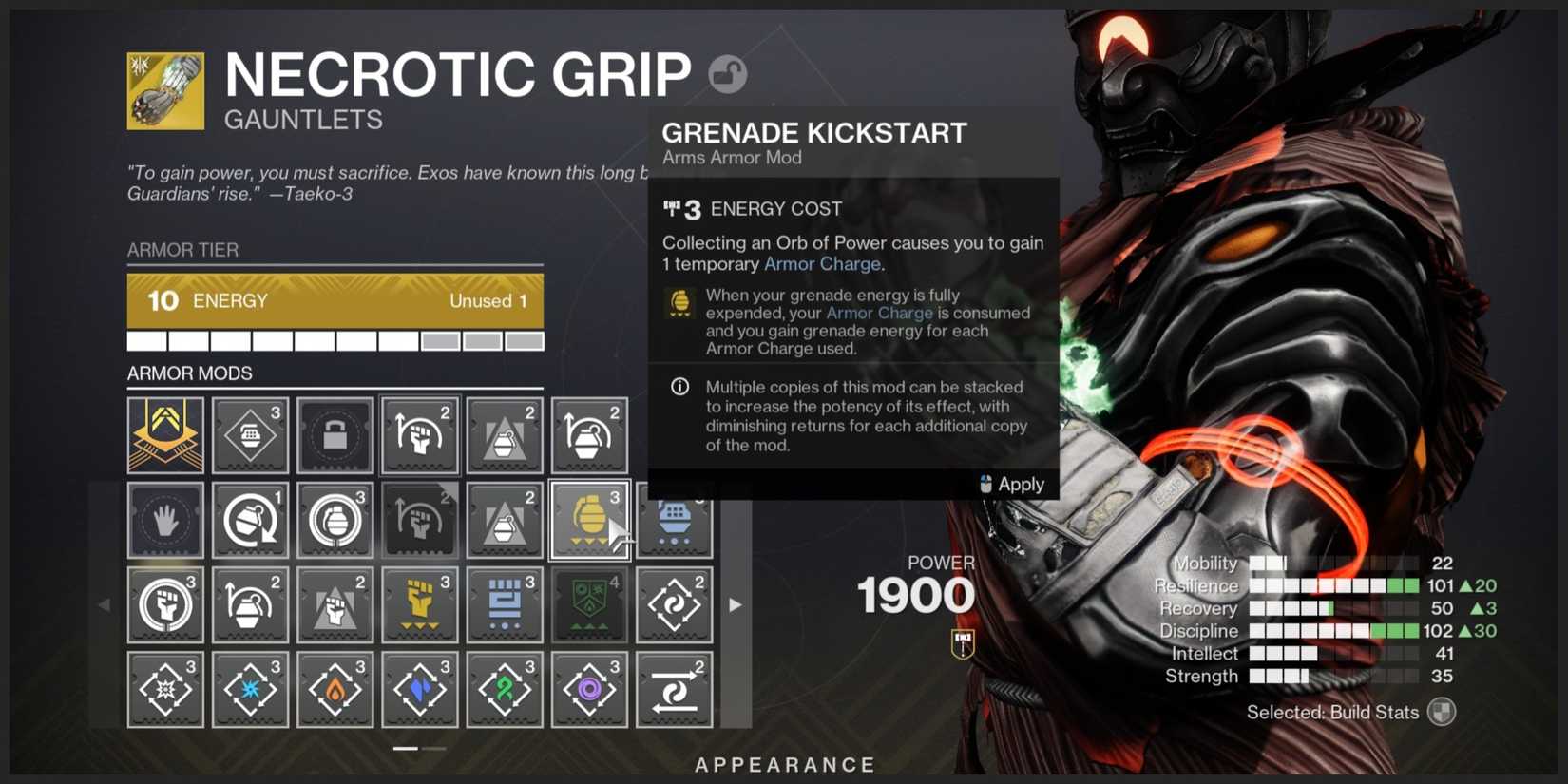The width and height of the screenshot is (1568, 784).
Task: Switch to the APPEARANCE tab
Action: click(x=785, y=764)
